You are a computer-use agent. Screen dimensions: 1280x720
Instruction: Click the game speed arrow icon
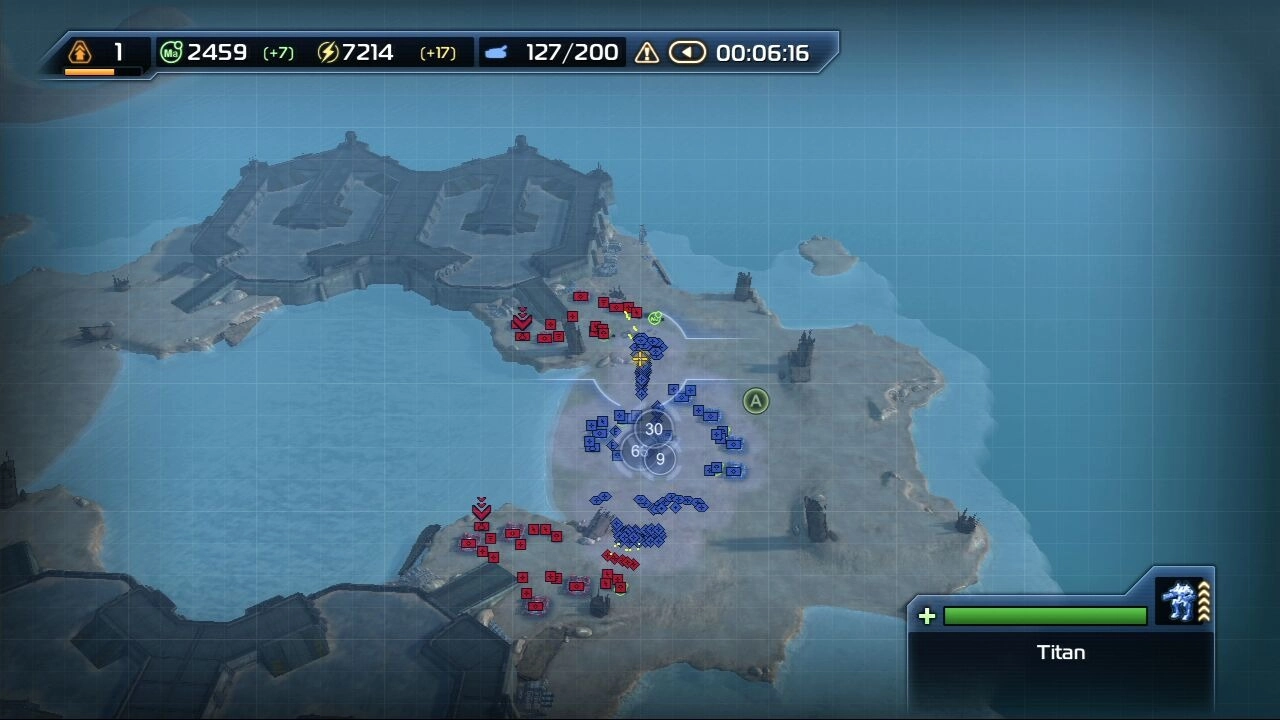click(687, 52)
